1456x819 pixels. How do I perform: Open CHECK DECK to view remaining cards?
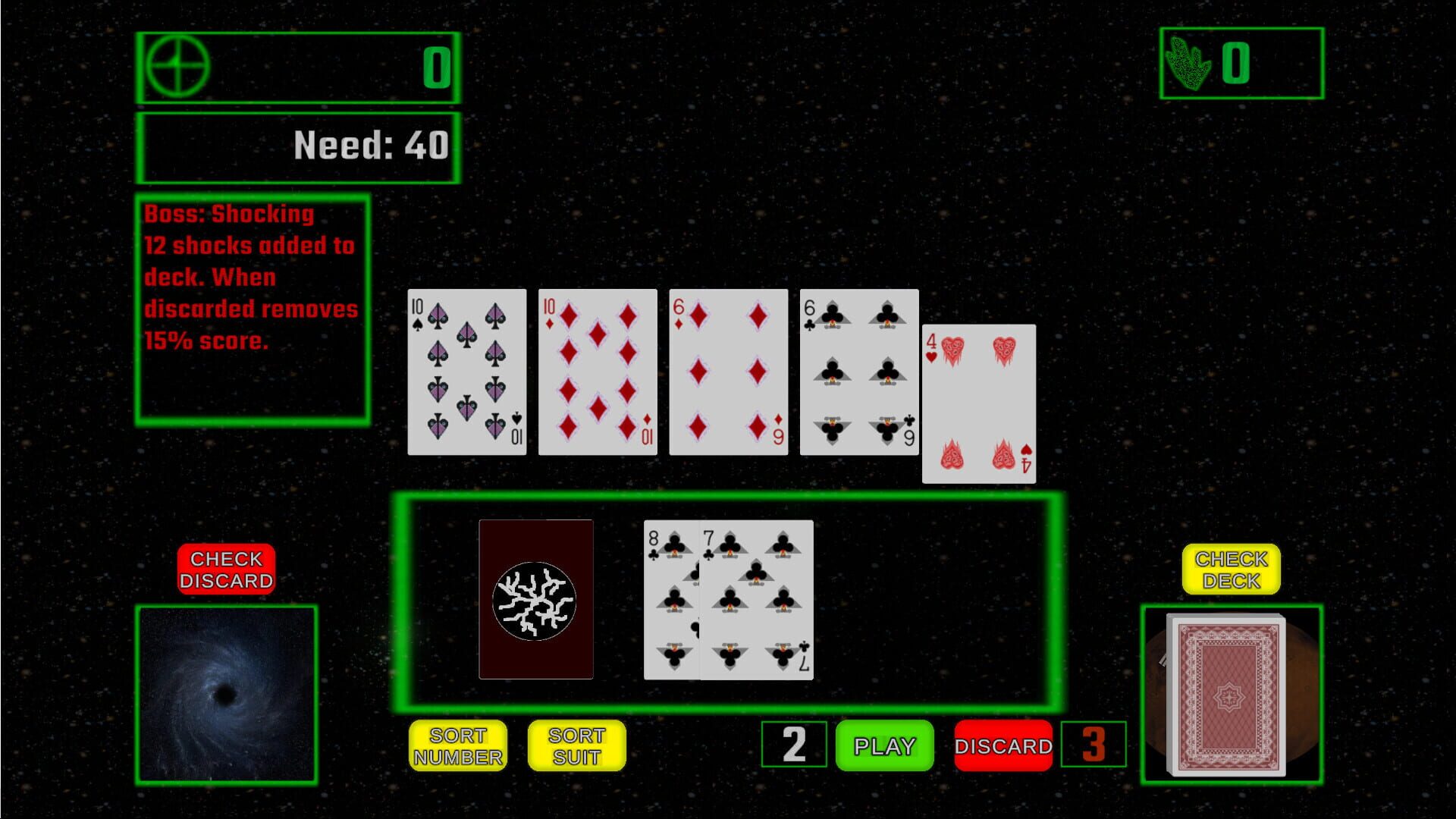(1229, 568)
